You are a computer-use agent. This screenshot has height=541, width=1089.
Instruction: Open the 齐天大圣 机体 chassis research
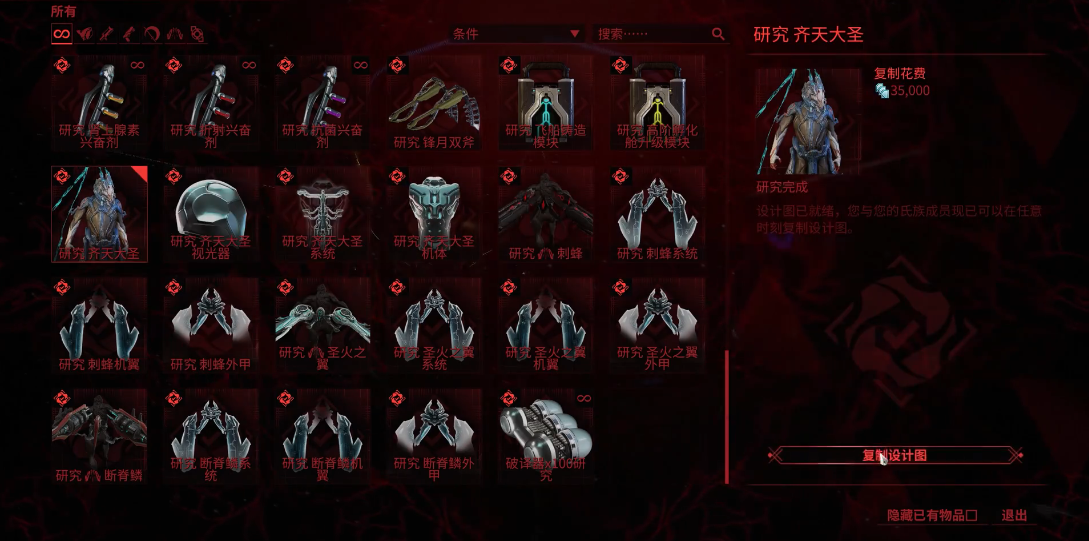point(434,214)
